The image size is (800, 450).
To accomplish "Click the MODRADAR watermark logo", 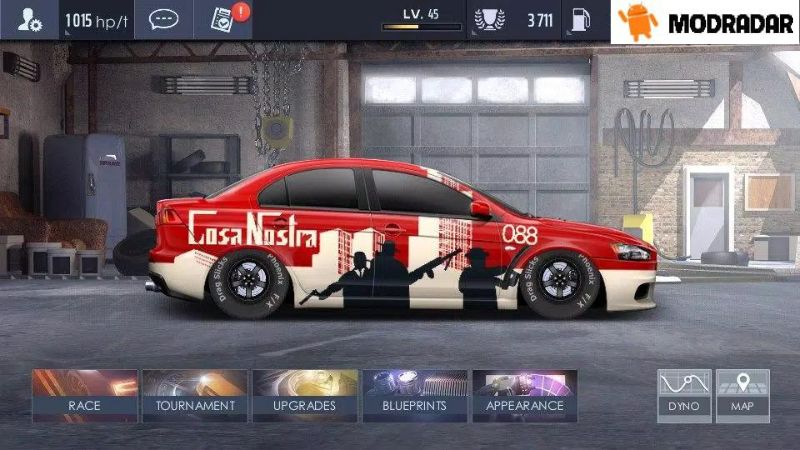I will click(x=706, y=22).
